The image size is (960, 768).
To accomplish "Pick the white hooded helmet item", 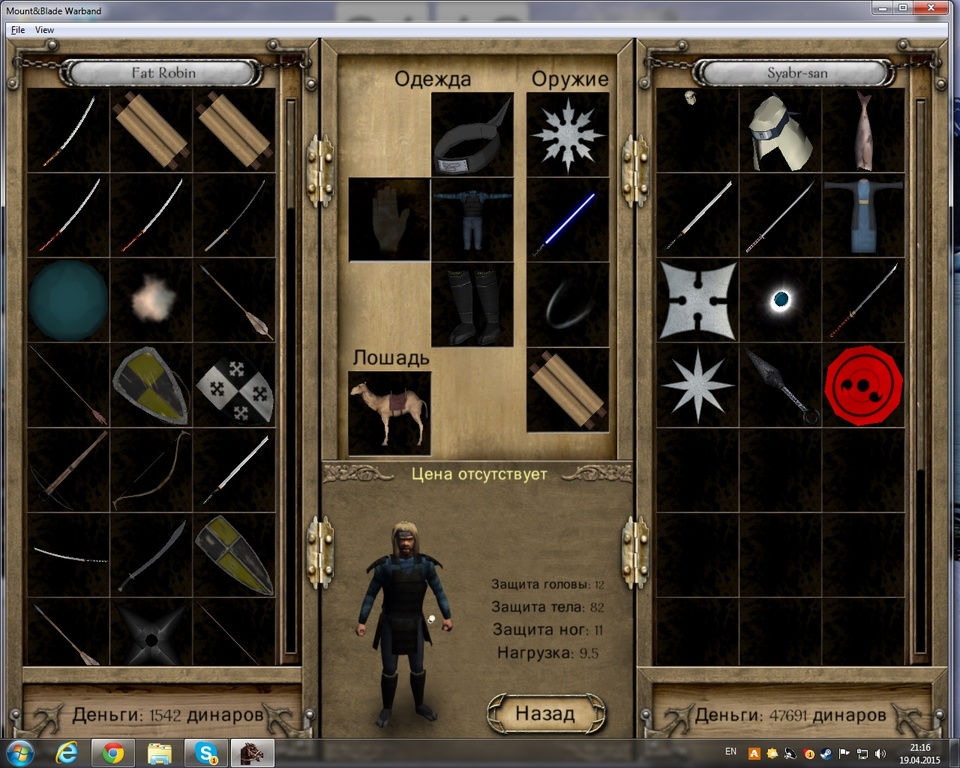I will 781,131.
